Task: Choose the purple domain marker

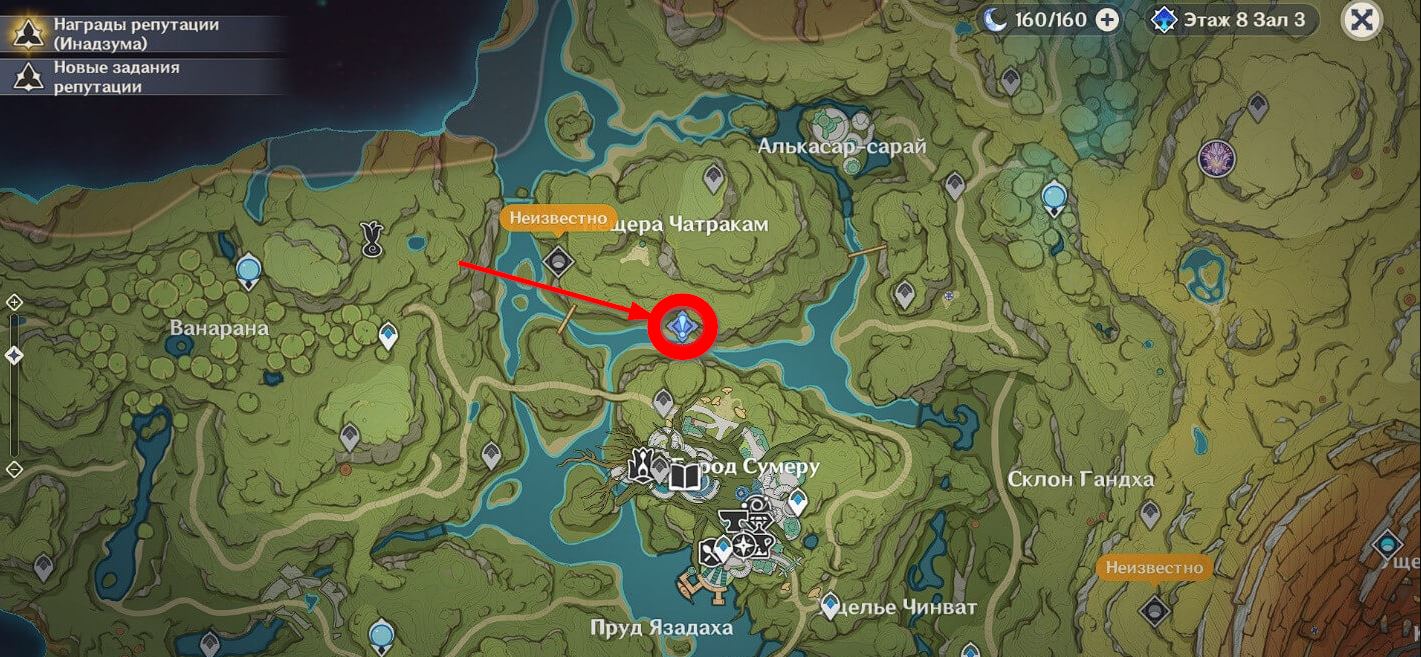Action: tap(1216, 158)
